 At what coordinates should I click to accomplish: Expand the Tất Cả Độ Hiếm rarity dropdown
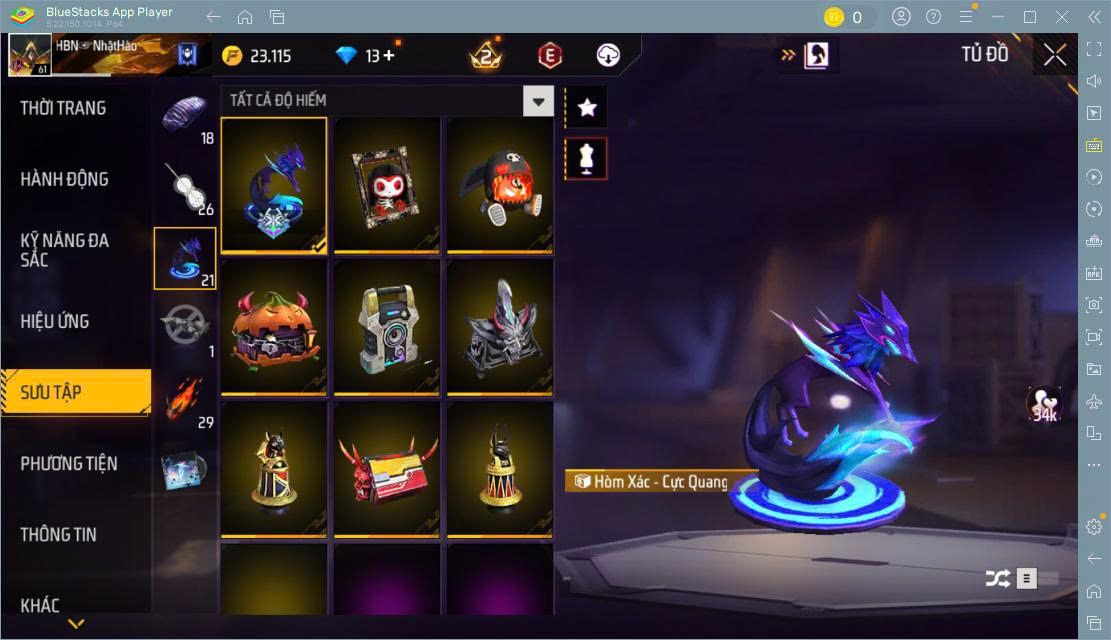tap(539, 101)
